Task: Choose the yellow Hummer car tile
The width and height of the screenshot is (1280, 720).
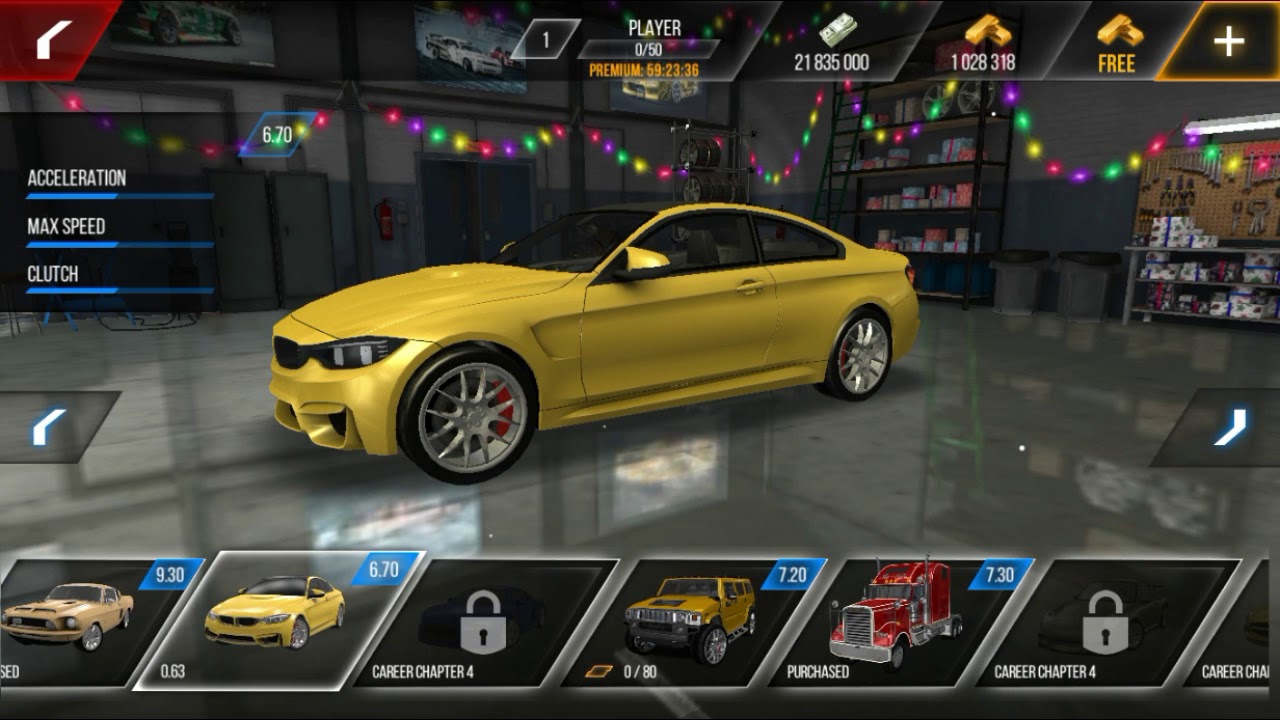Action: click(690, 620)
